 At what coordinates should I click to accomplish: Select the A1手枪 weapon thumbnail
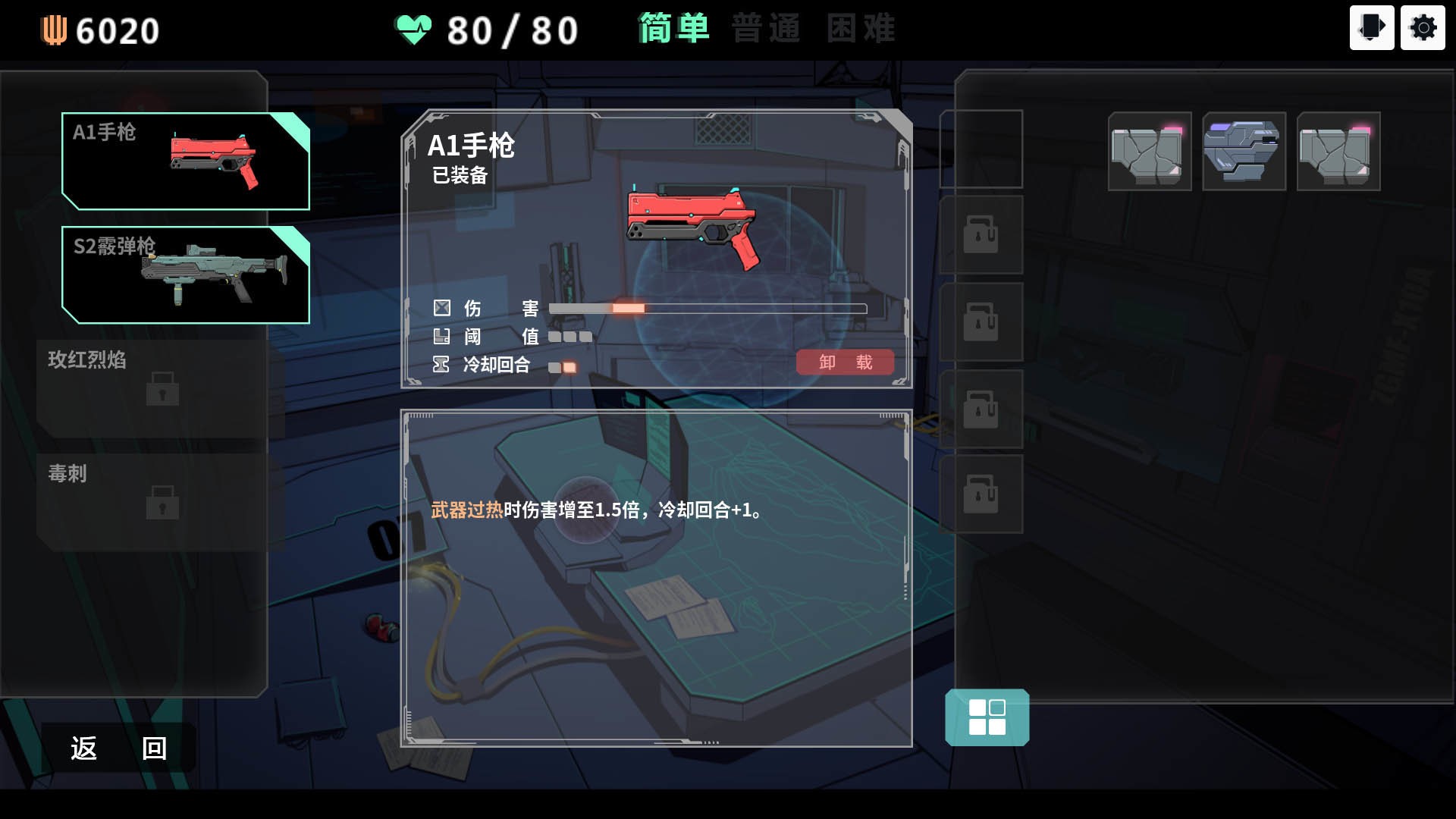tap(186, 162)
